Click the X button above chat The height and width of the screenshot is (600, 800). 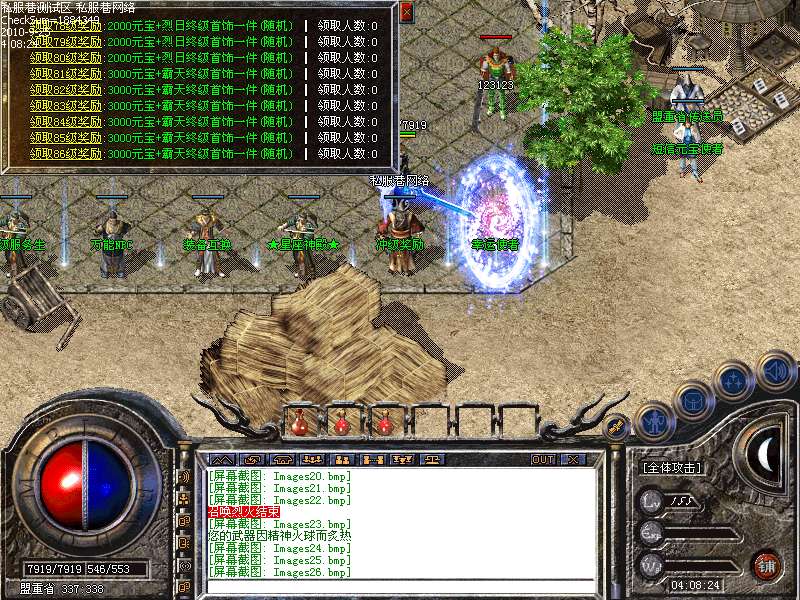pos(573,460)
